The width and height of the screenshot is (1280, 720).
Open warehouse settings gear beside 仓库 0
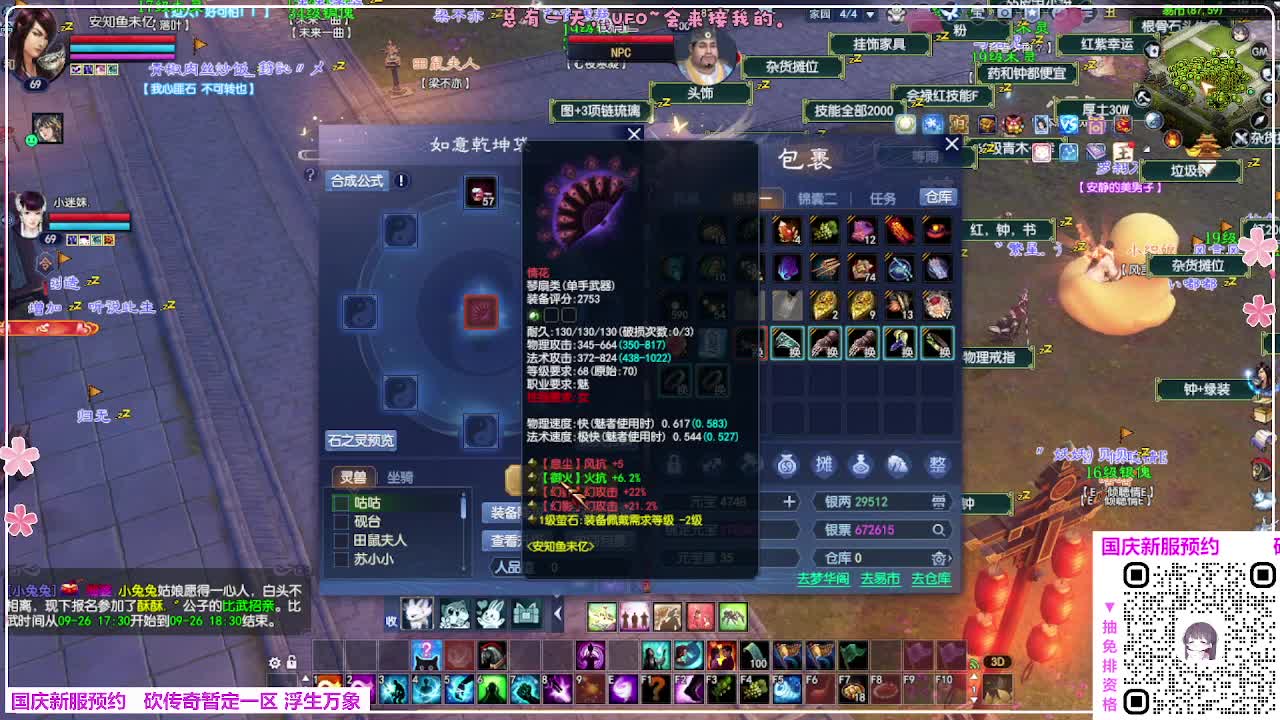pyautogui.click(x=940, y=559)
